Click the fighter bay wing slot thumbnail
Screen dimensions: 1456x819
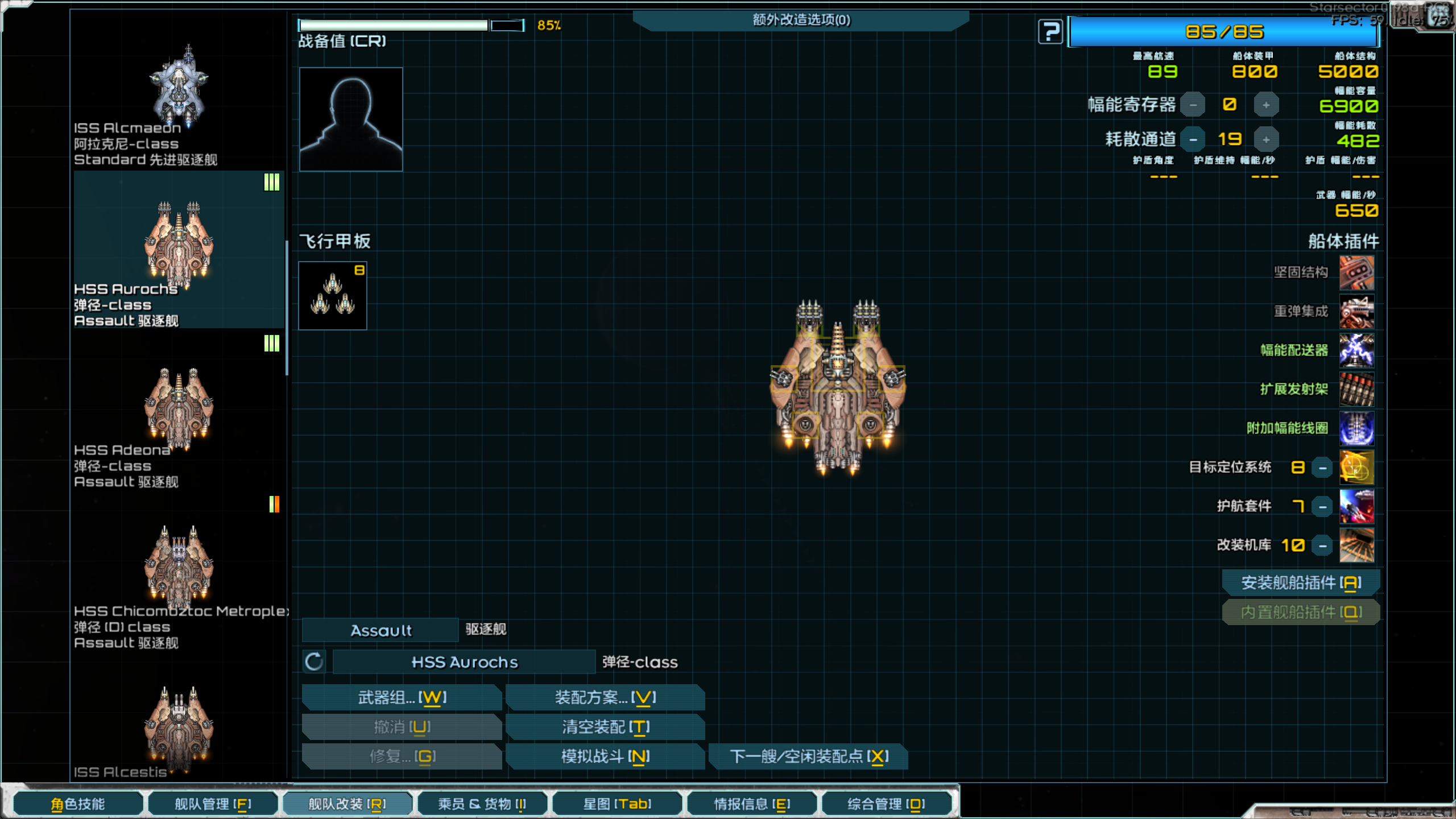coord(333,296)
